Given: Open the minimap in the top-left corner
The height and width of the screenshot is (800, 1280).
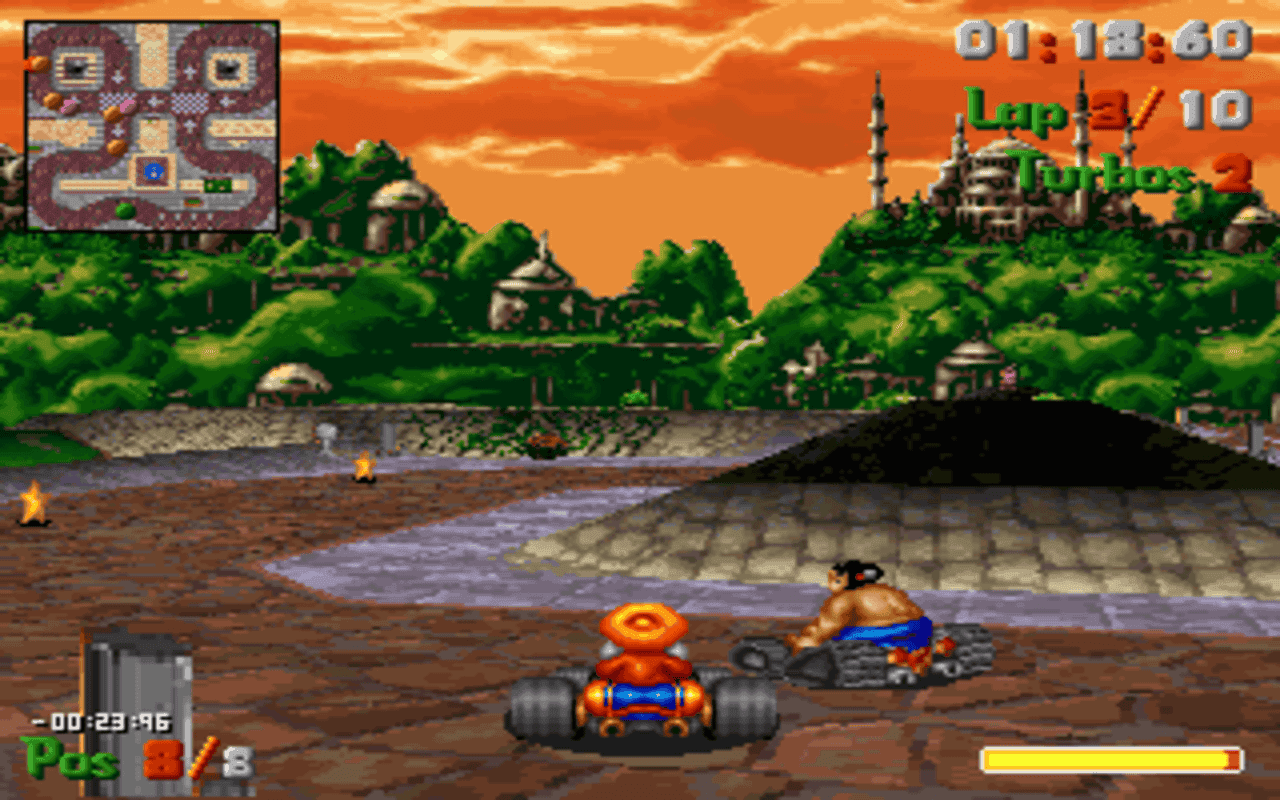Looking at the screenshot, I should click(x=150, y=125).
